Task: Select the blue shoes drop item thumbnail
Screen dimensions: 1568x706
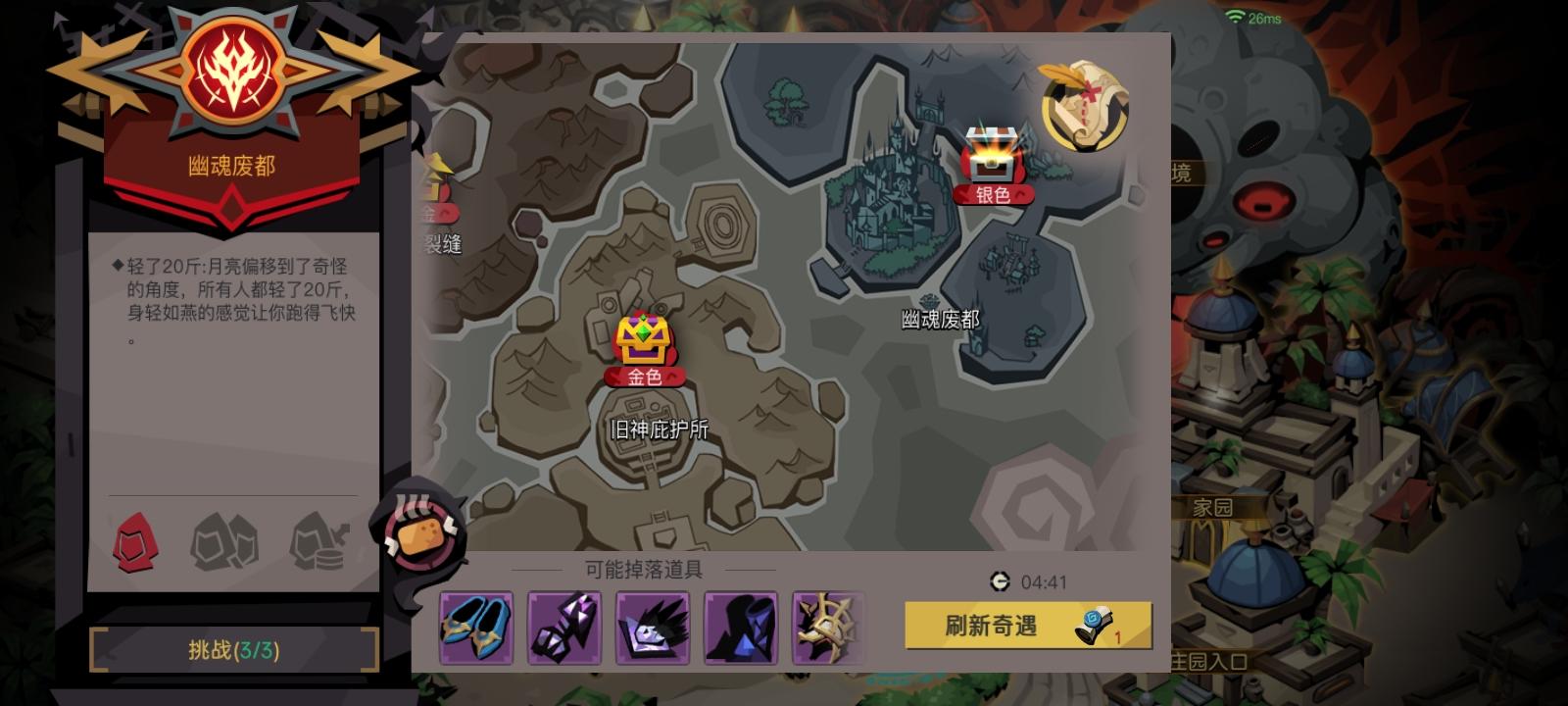Action: [x=477, y=629]
